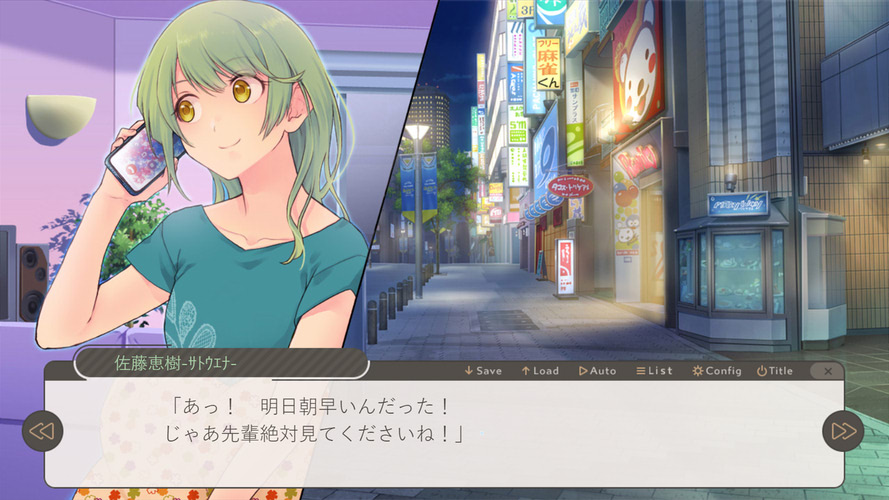Close the dialogue box with X
889x500 pixels.
(x=828, y=371)
